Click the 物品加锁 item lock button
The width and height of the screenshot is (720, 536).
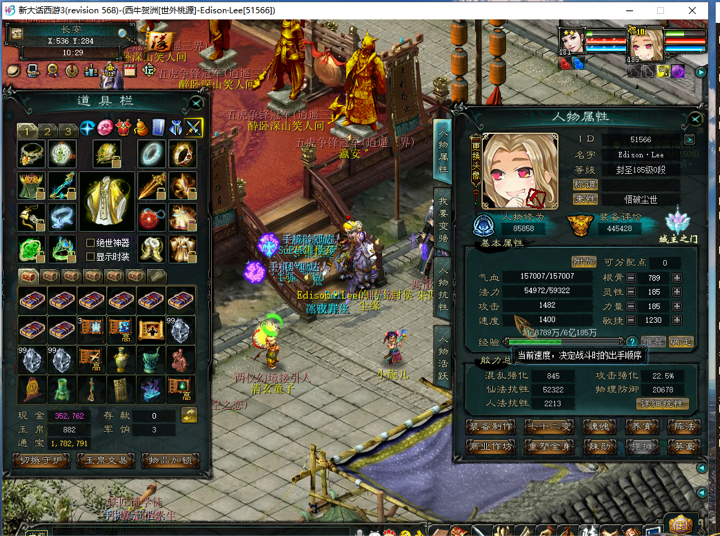pyautogui.click(x=167, y=460)
